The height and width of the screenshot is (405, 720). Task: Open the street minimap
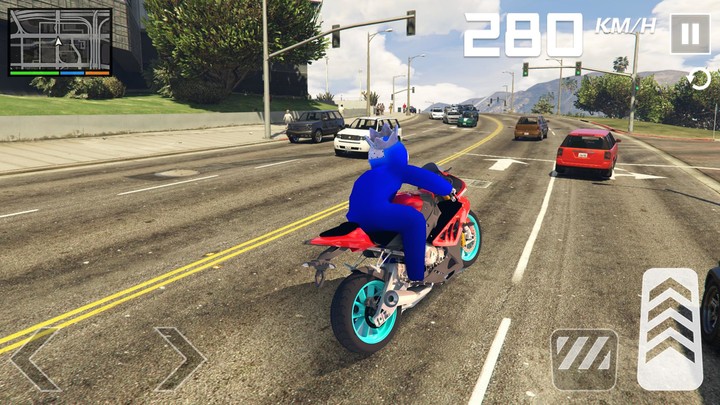coord(60,42)
